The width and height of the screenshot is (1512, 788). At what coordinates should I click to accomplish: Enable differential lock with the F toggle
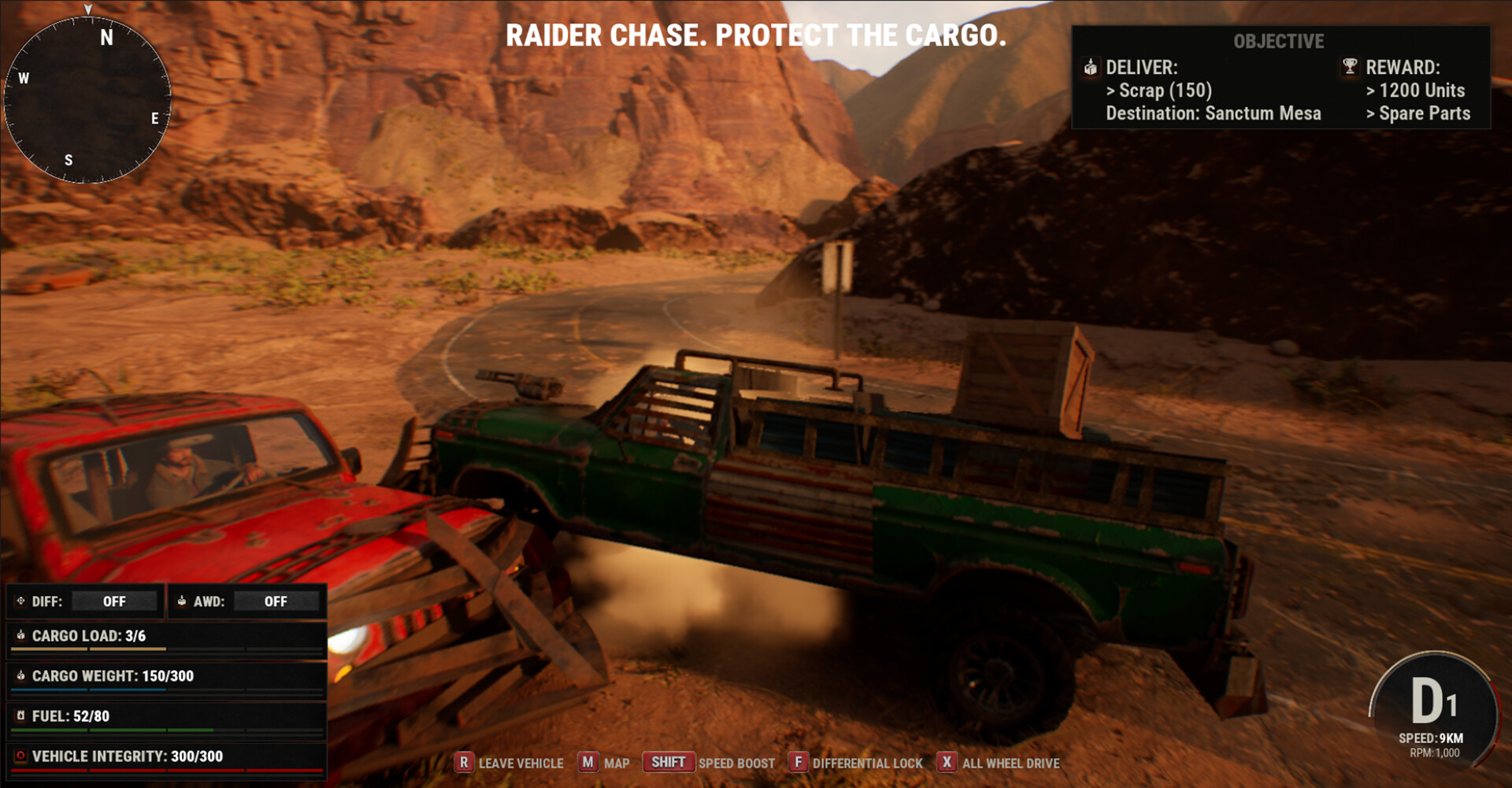[799, 762]
